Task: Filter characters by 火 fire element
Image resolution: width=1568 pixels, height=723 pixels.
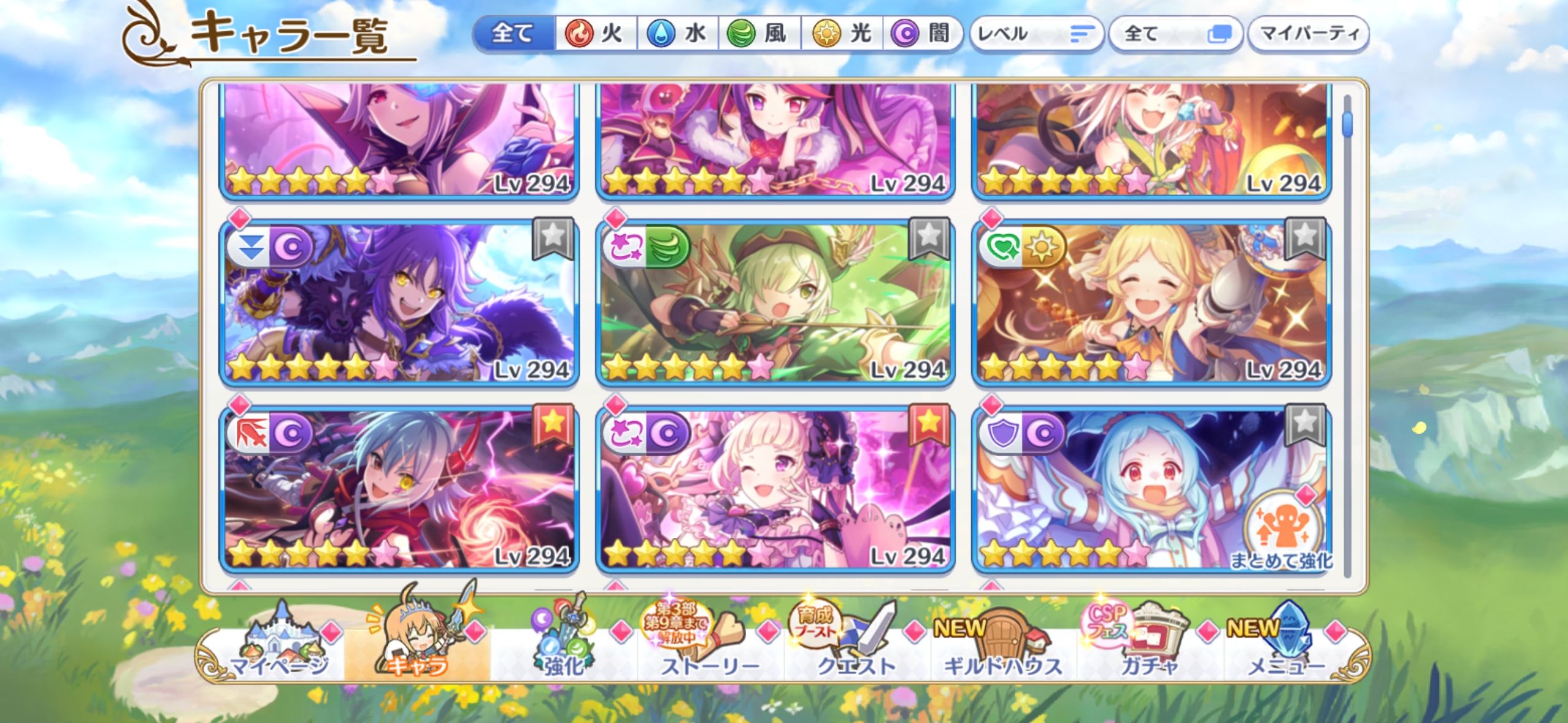Action: point(596,33)
